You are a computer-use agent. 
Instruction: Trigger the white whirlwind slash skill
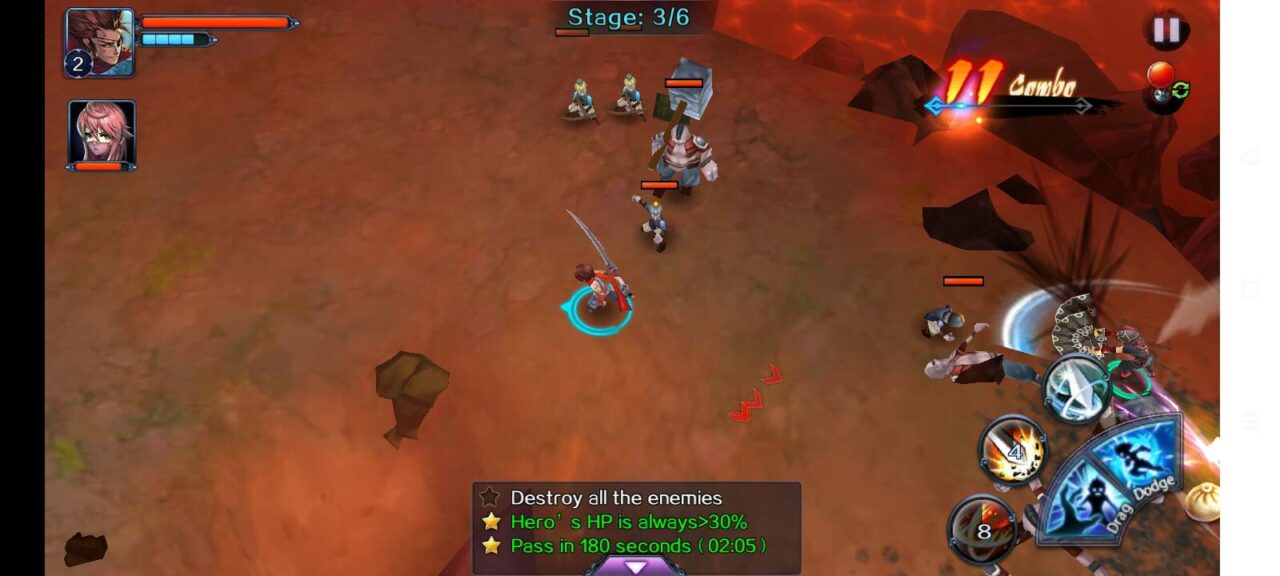(1076, 390)
